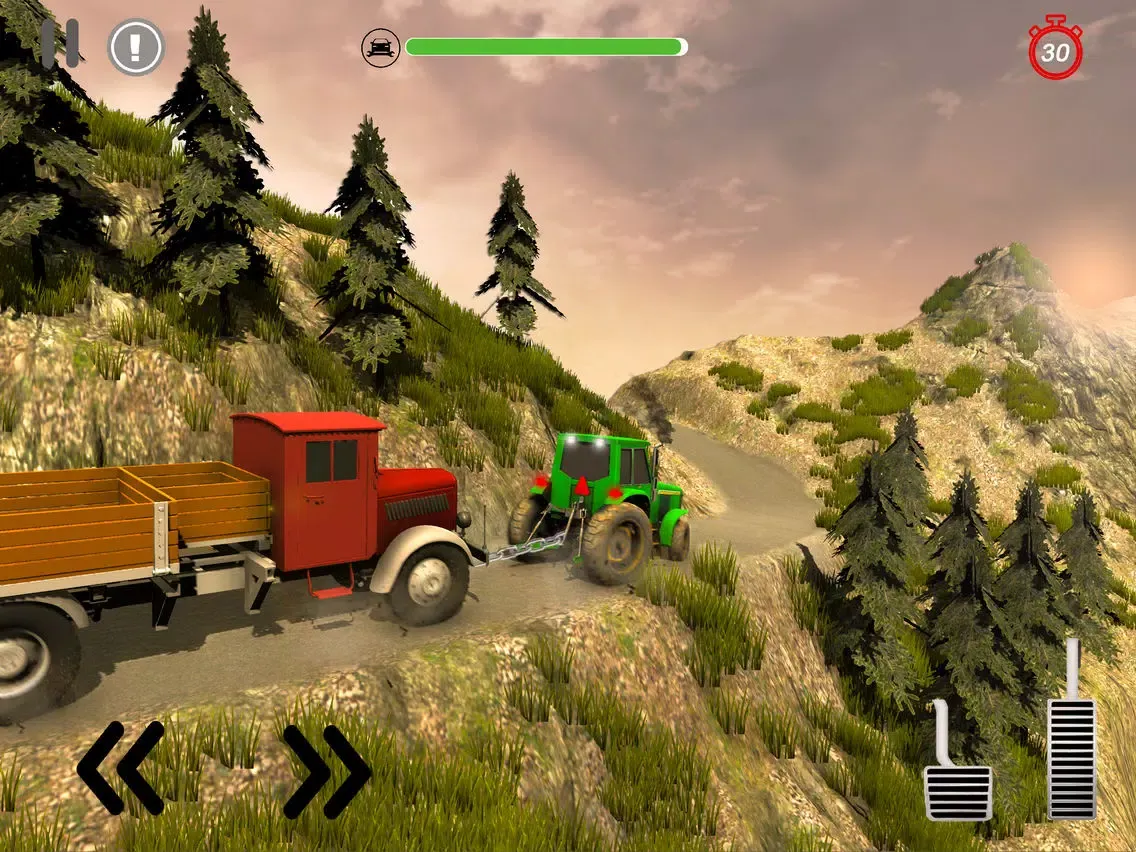This screenshot has height=852, width=1136.
Task: Hit the brake pedal
Action: pyautogui.click(x=957, y=780)
